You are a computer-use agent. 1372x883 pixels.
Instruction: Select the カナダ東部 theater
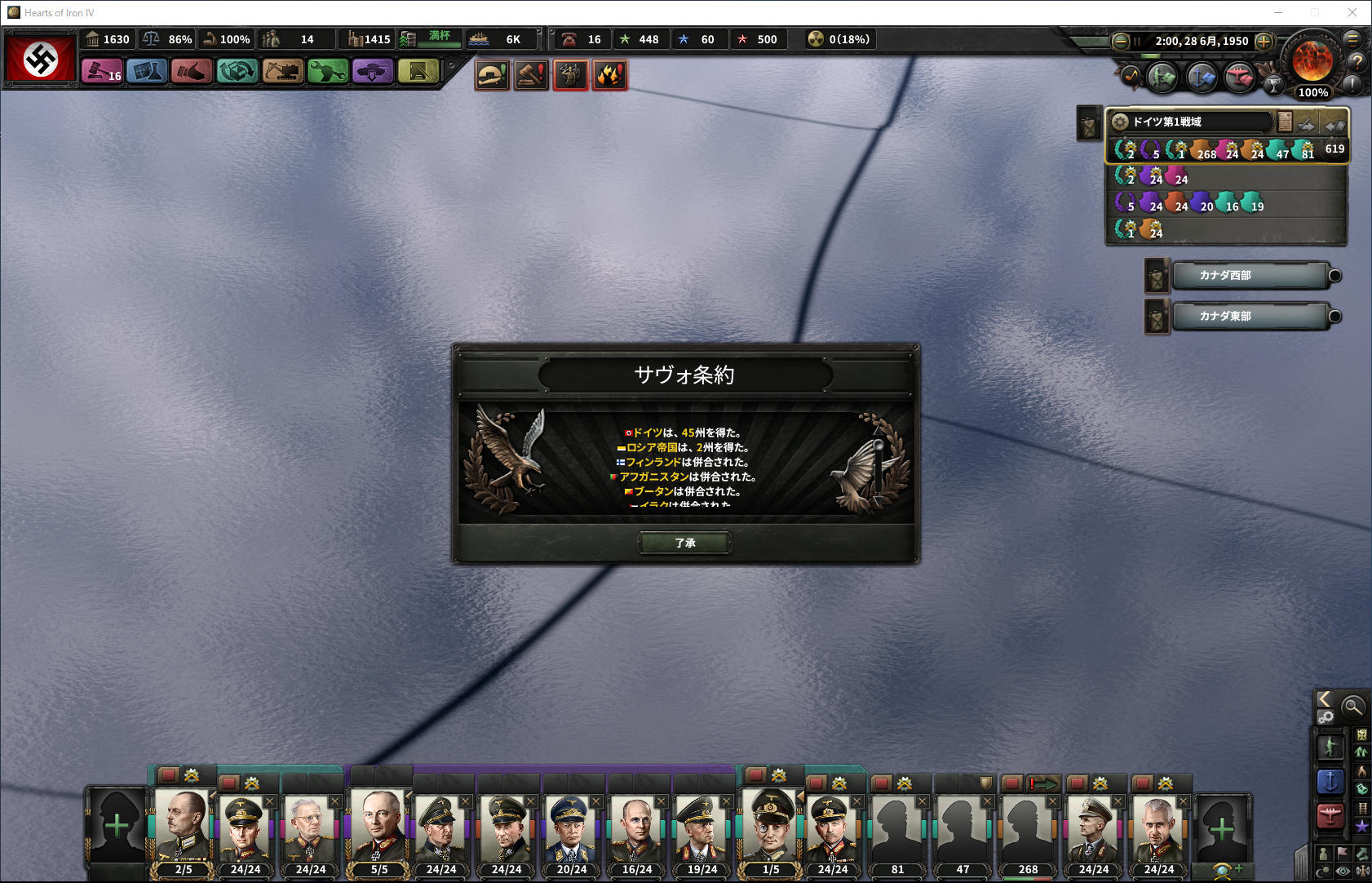[1249, 317]
